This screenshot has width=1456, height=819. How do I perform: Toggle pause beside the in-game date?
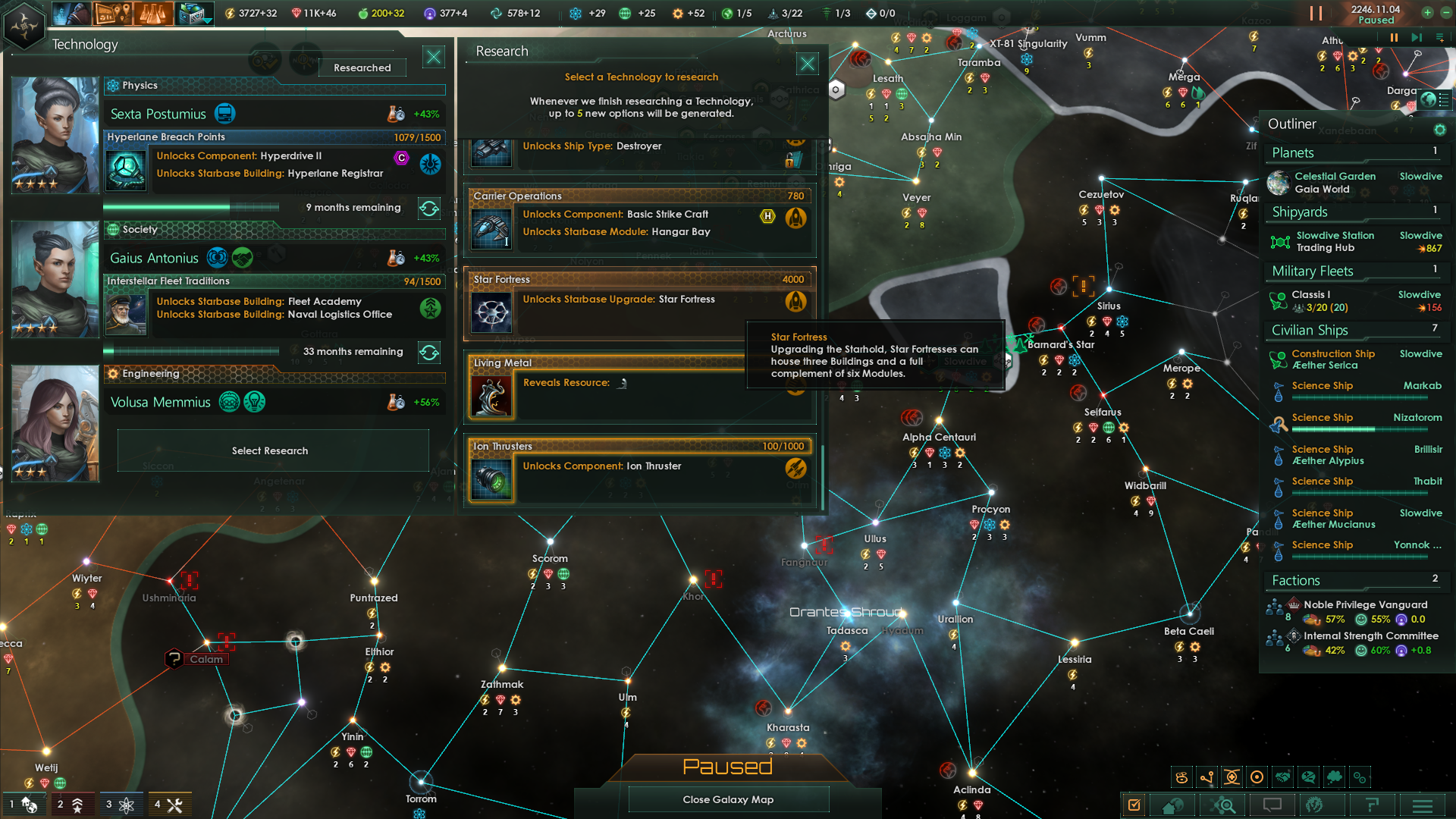coord(1317,13)
